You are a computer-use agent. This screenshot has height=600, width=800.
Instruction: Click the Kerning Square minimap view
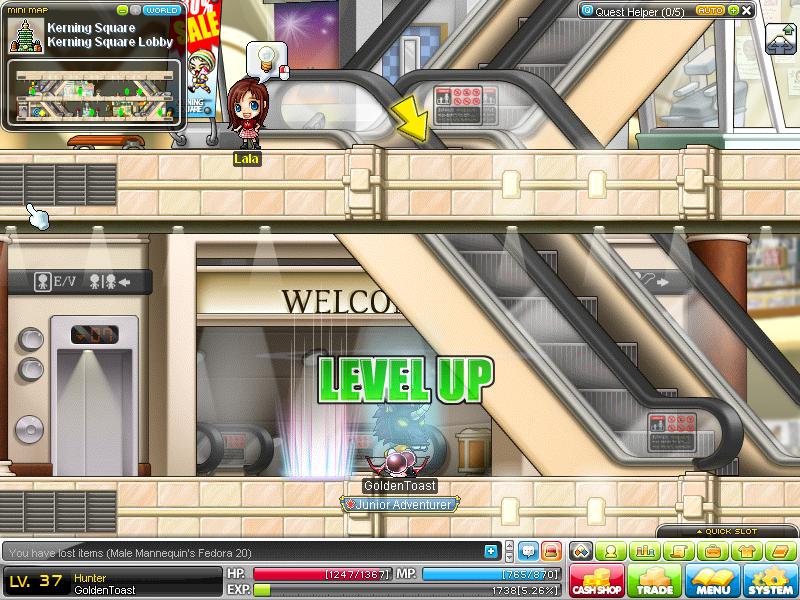coord(96,92)
